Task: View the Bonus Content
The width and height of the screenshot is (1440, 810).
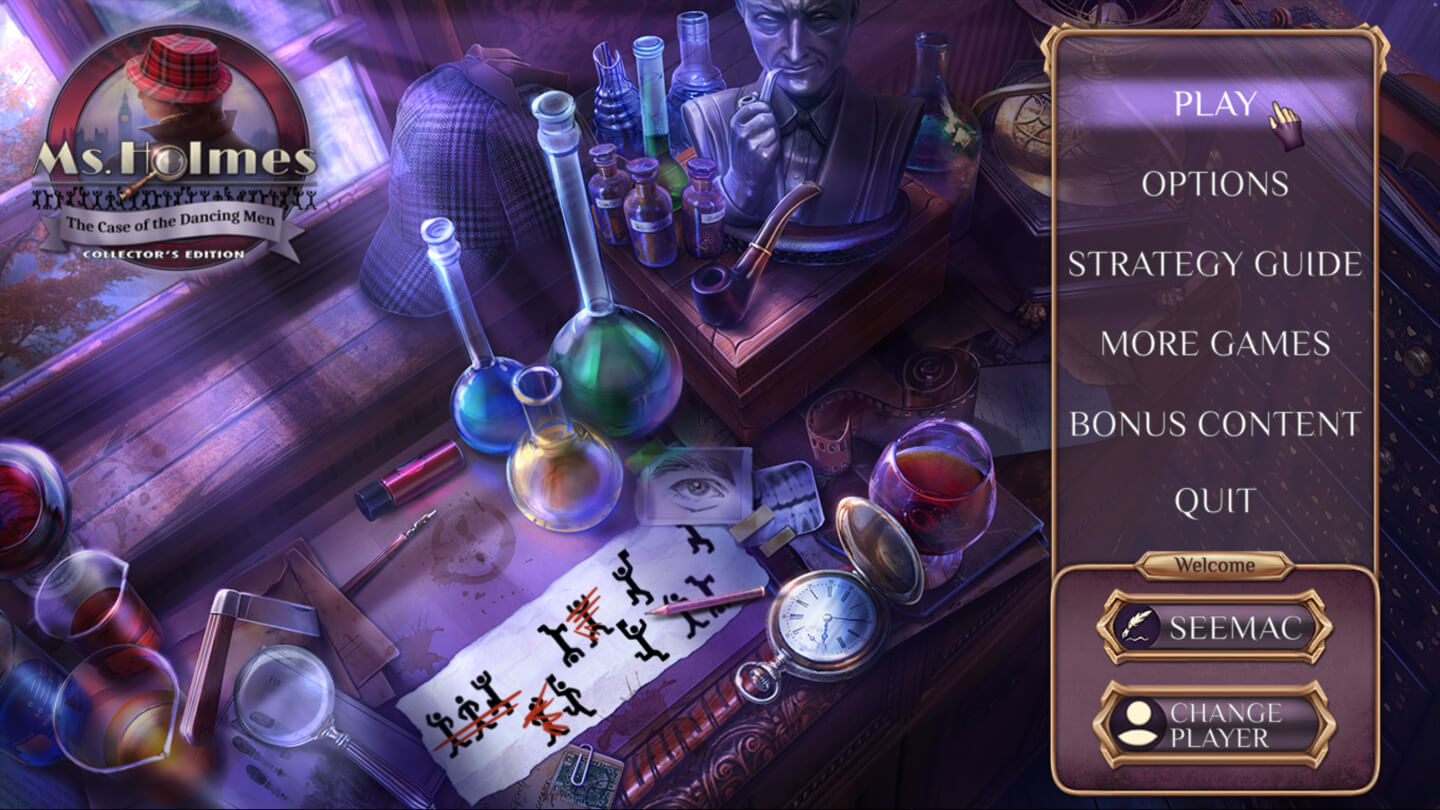Action: [x=1214, y=424]
